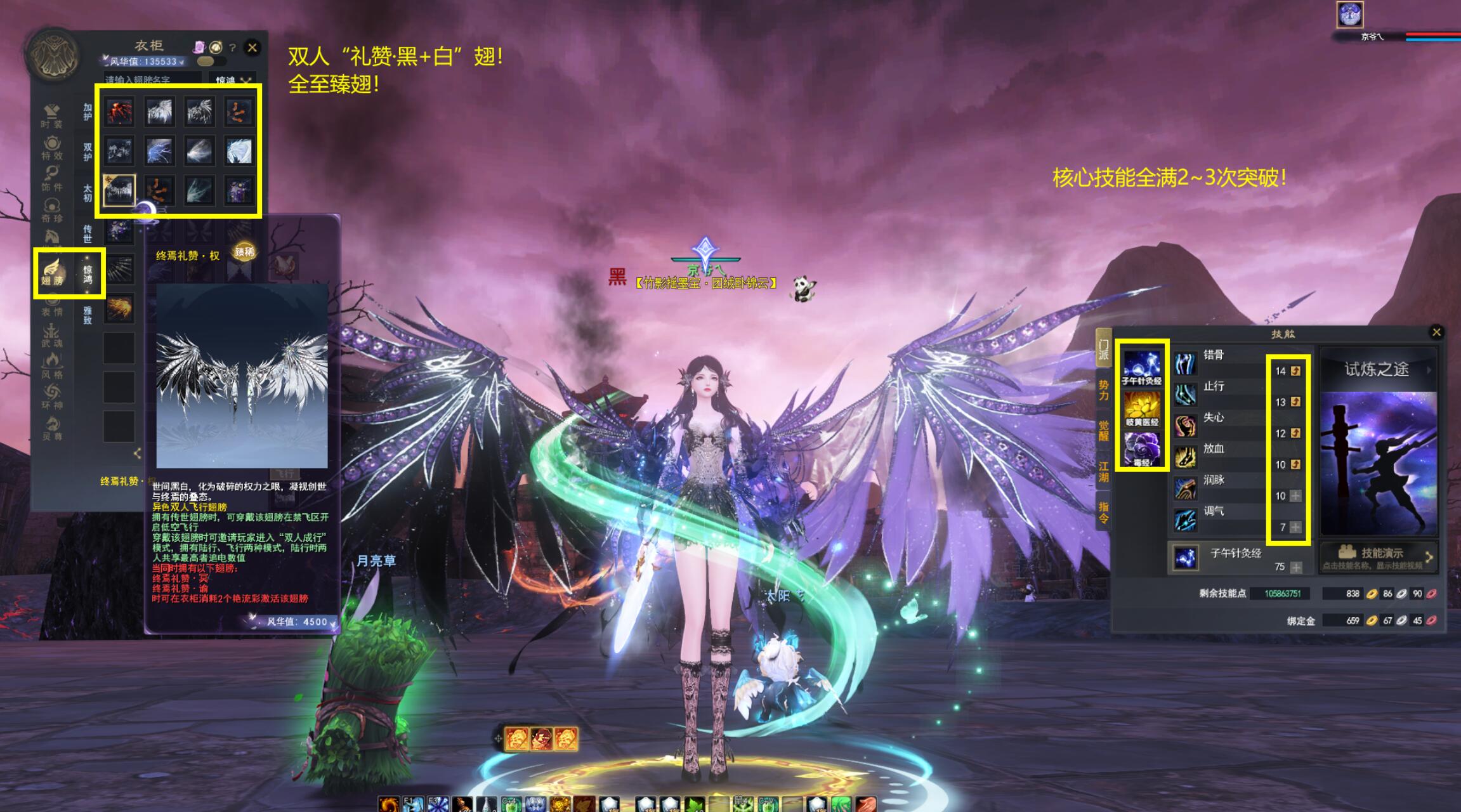
Task: Open the 觉醒 awakening tab
Action: point(1103,431)
